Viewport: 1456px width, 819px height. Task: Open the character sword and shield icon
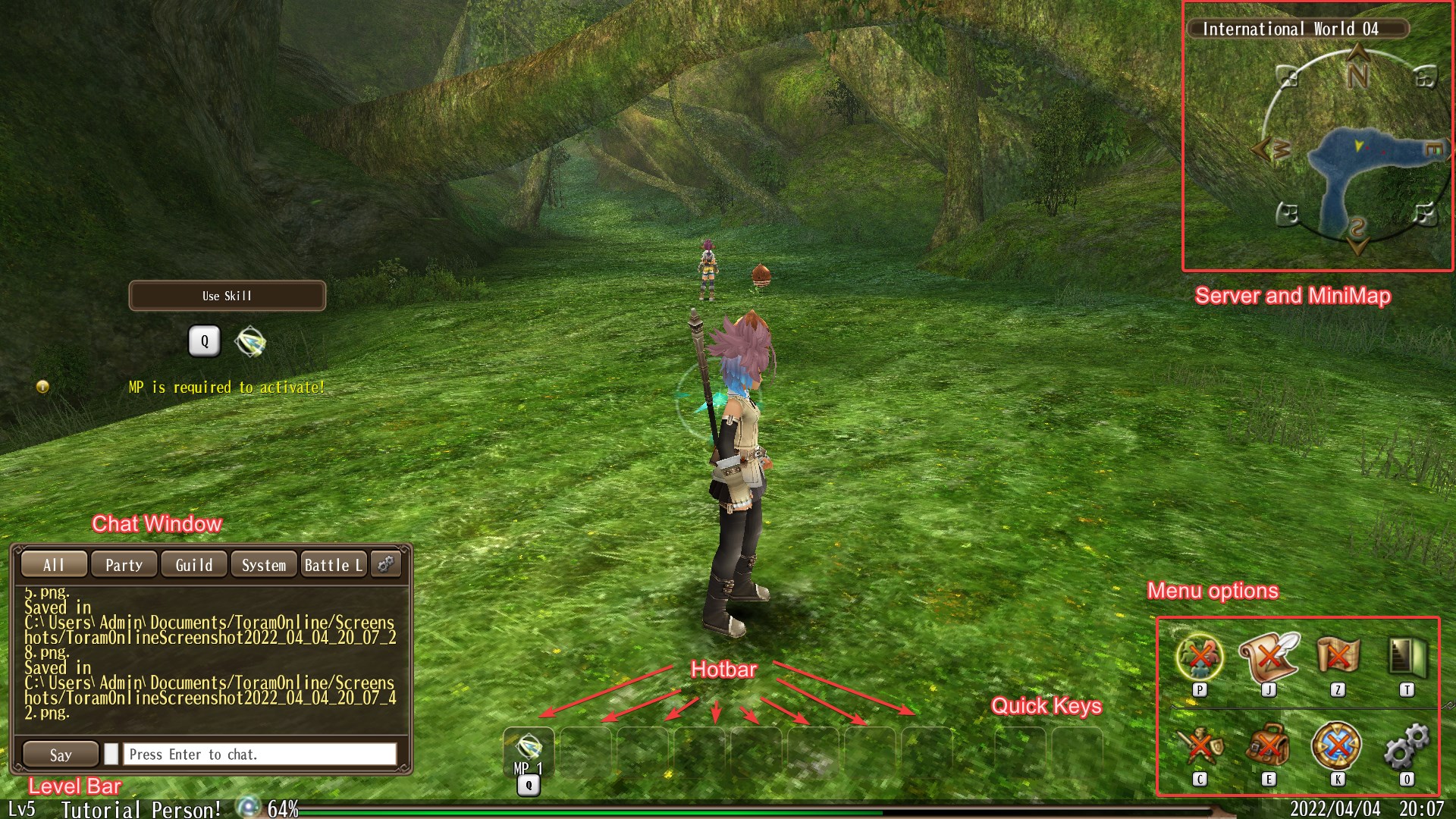tap(1199, 746)
